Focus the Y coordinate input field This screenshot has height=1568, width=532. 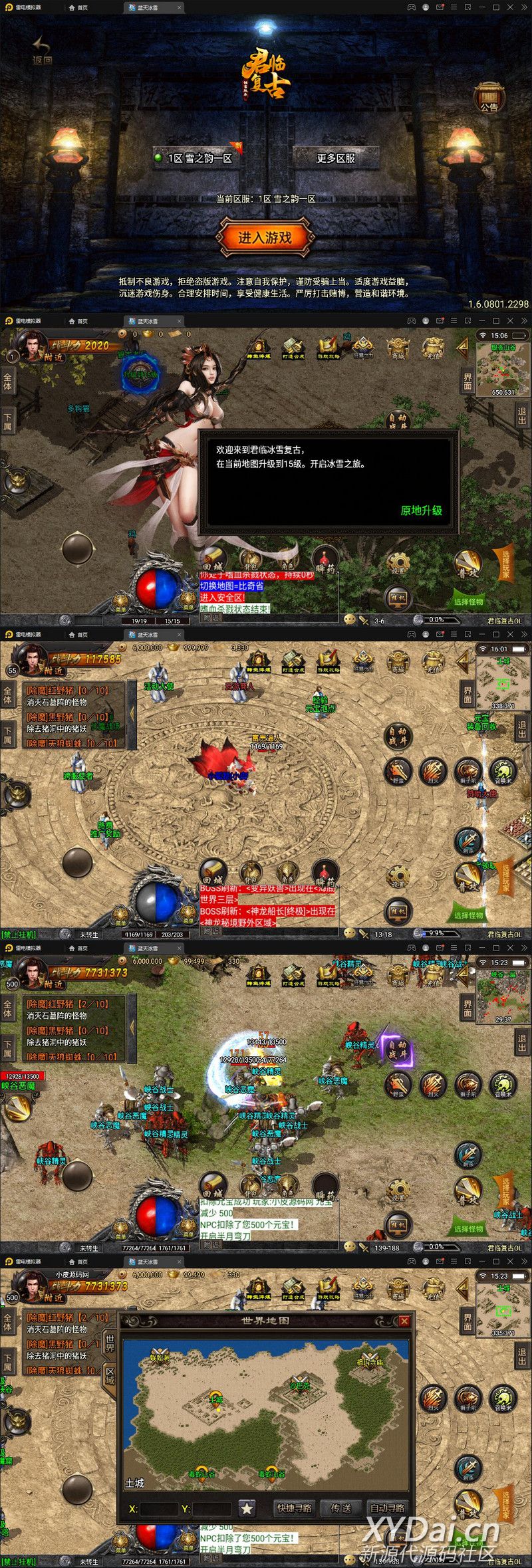coord(211,1509)
